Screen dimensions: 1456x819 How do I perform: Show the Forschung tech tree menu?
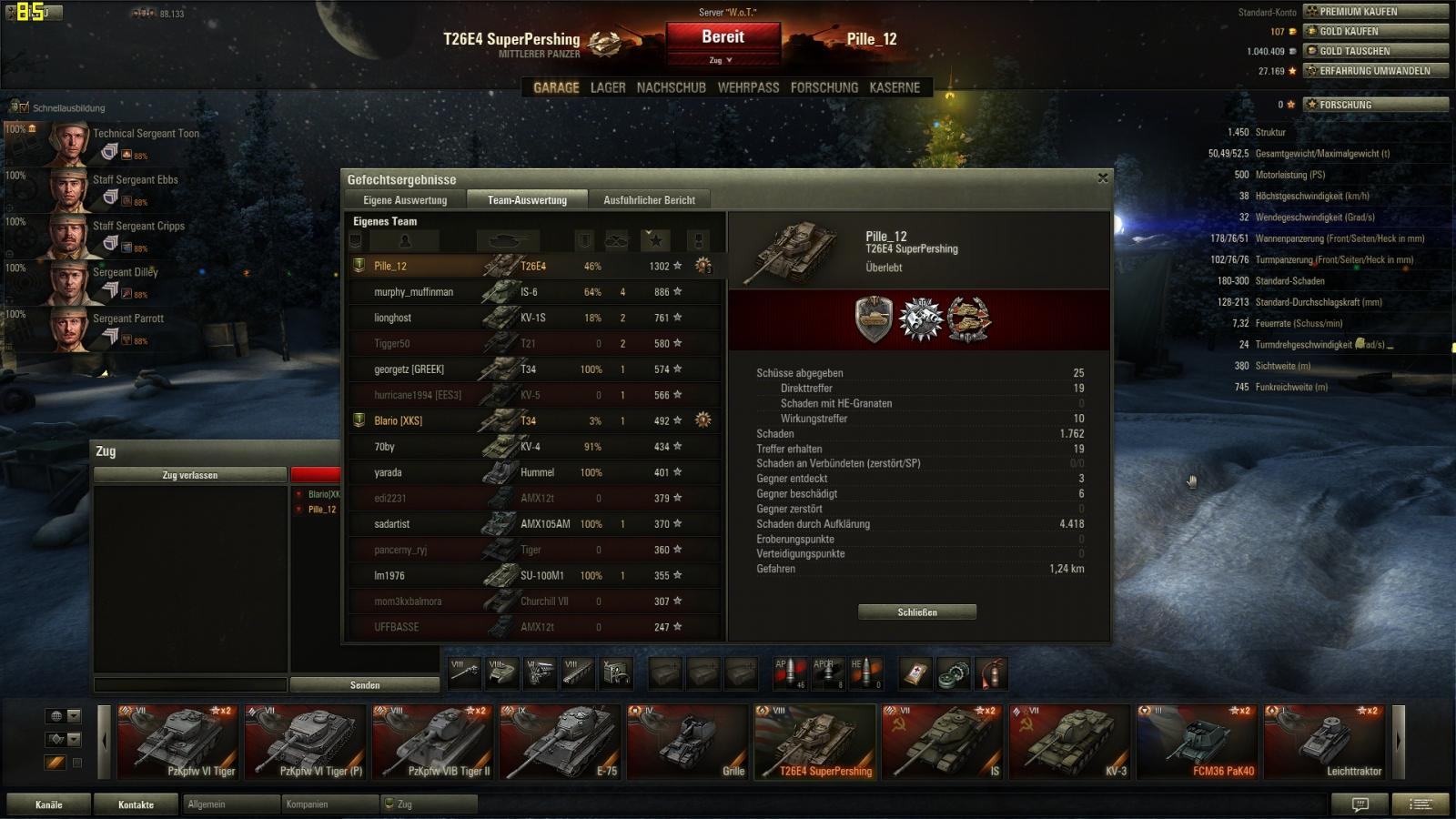click(x=824, y=88)
